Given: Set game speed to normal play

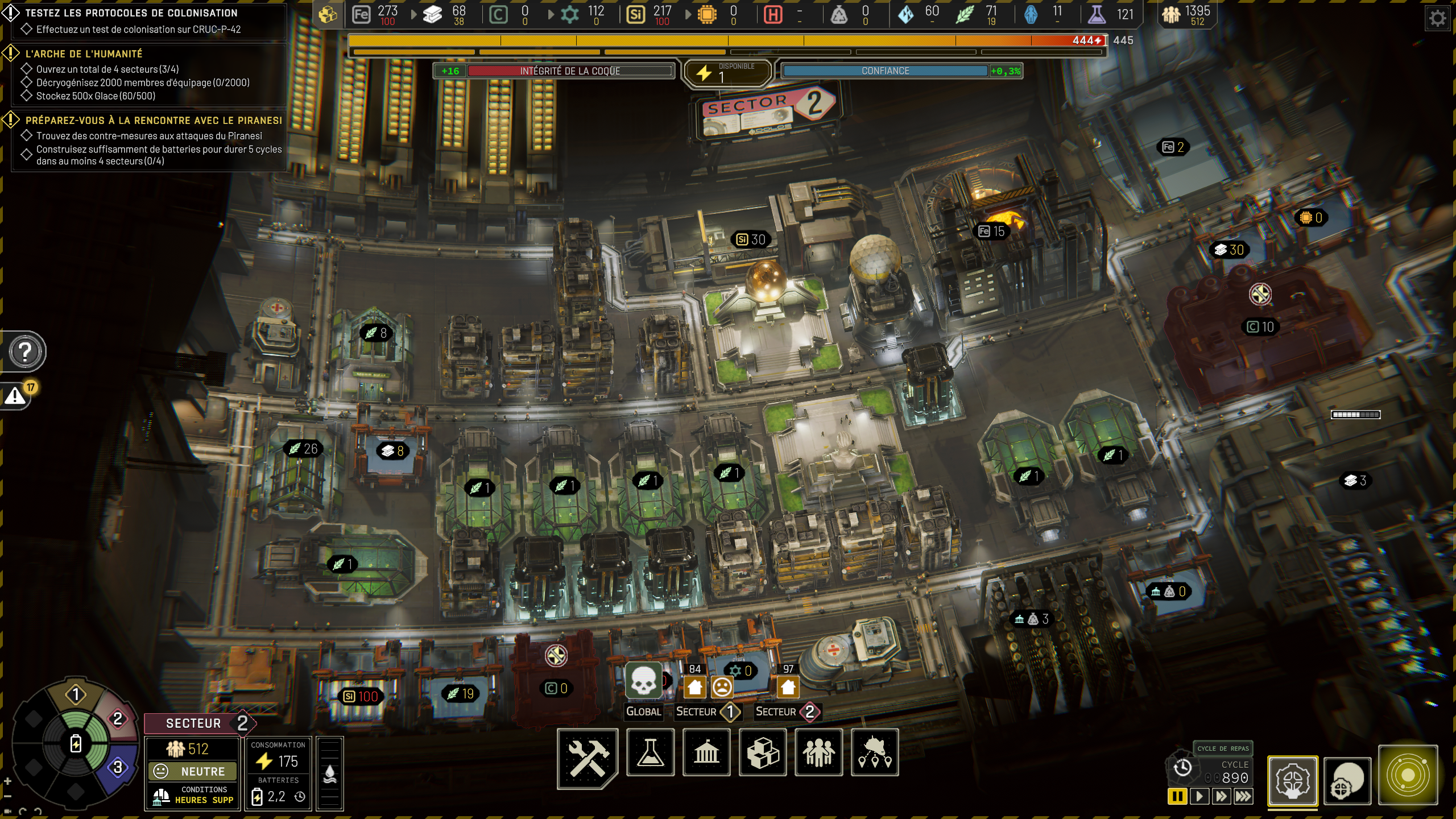Looking at the screenshot, I should (x=1199, y=796).
